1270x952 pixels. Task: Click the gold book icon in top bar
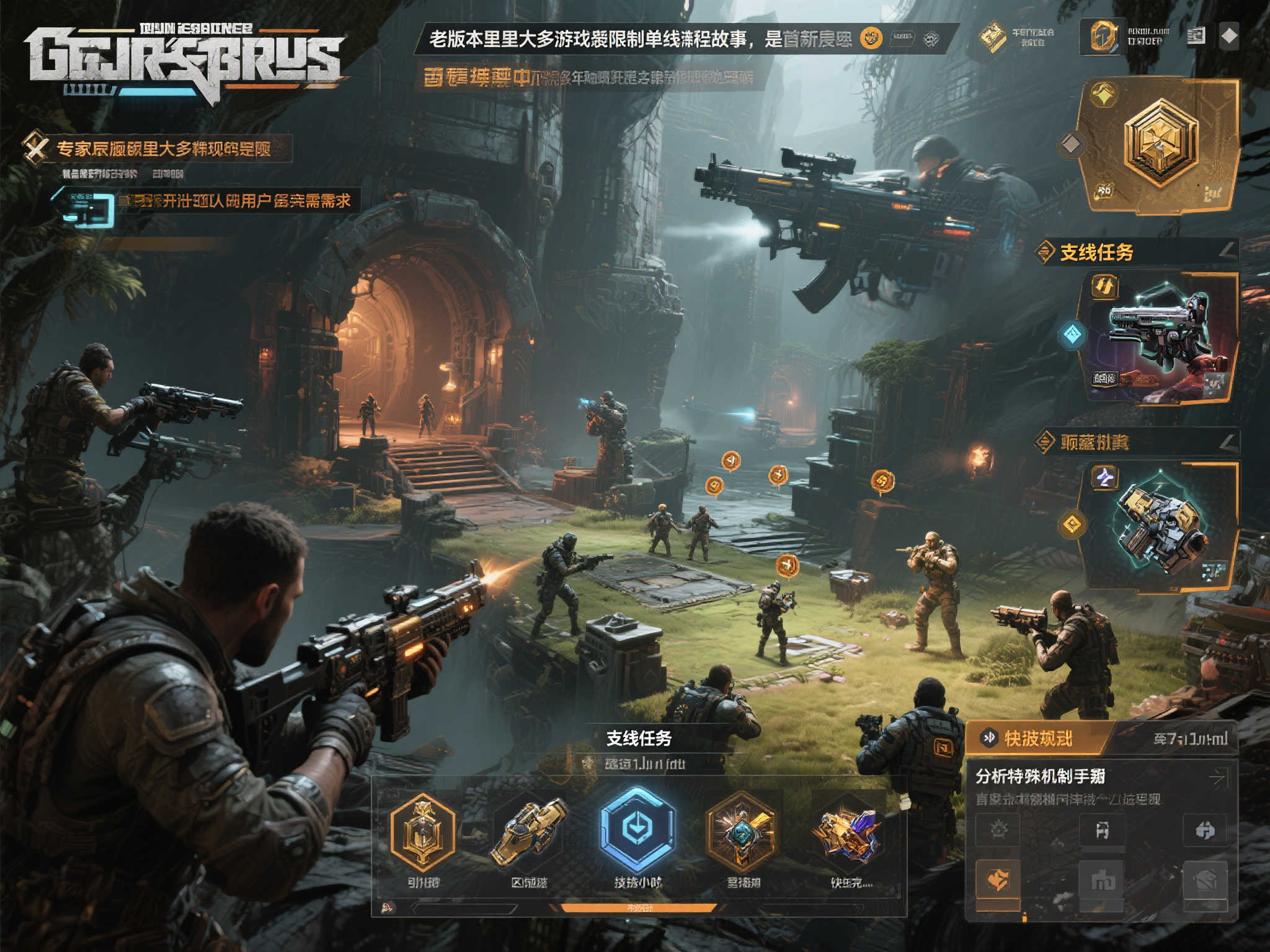pyautogui.click(x=992, y=36)
